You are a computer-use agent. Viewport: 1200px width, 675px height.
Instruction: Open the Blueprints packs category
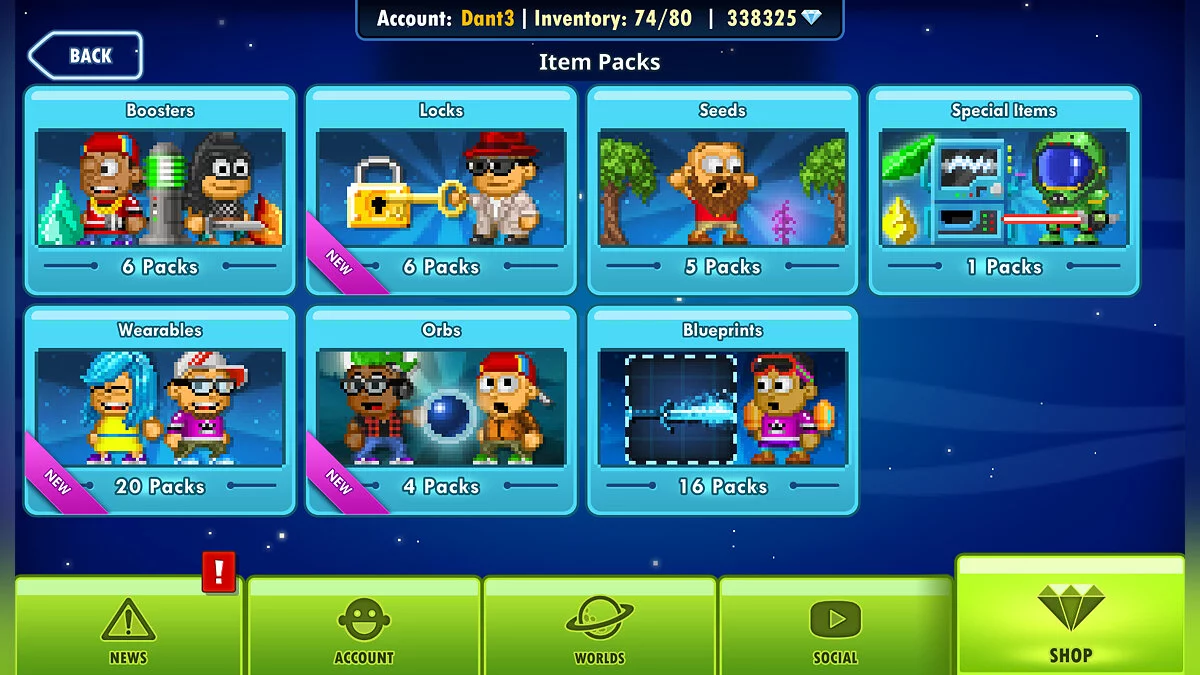click(x=722, y=410)
